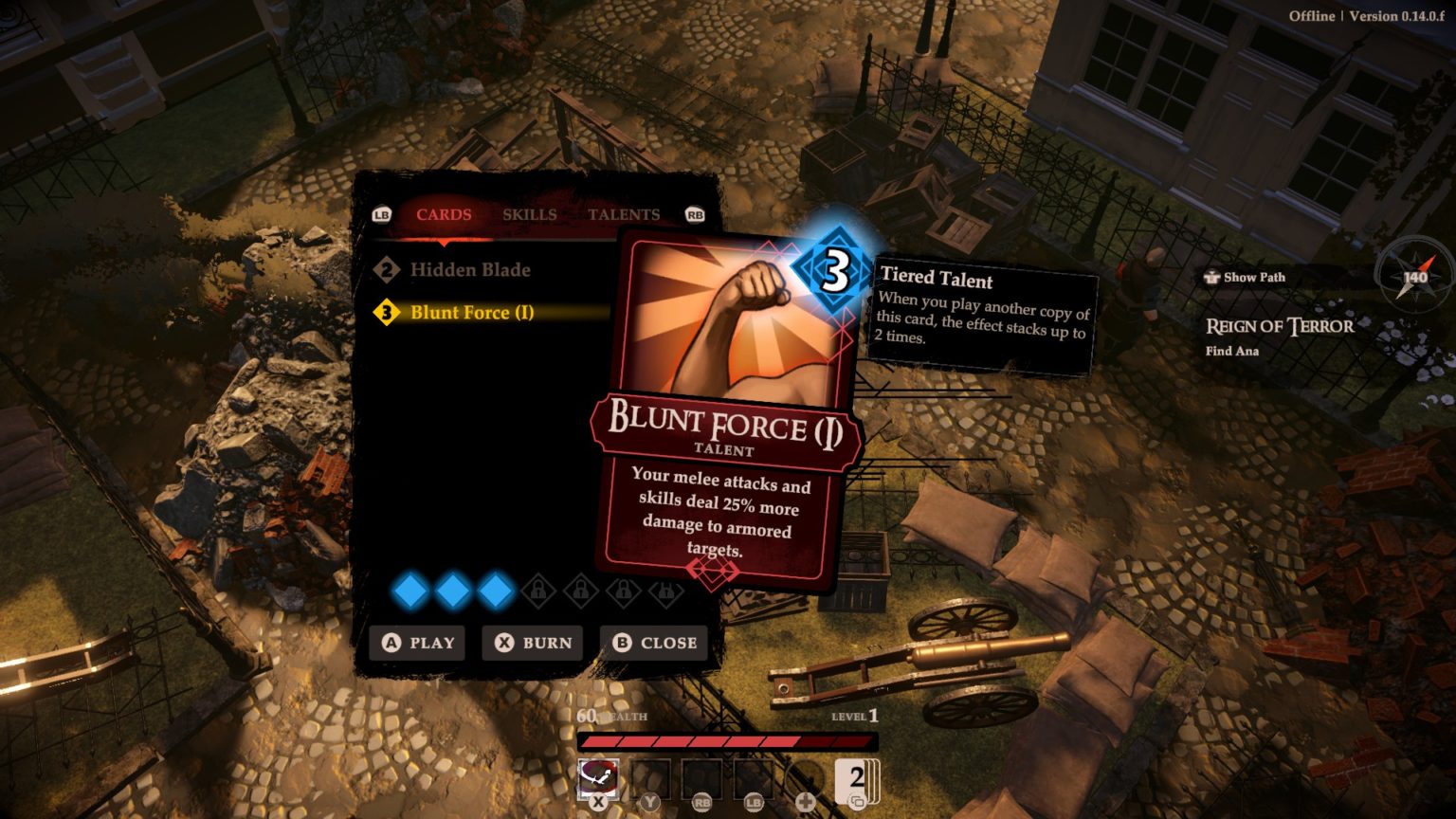Open the Skills tab
The image size is (1456, 819).
529,214
